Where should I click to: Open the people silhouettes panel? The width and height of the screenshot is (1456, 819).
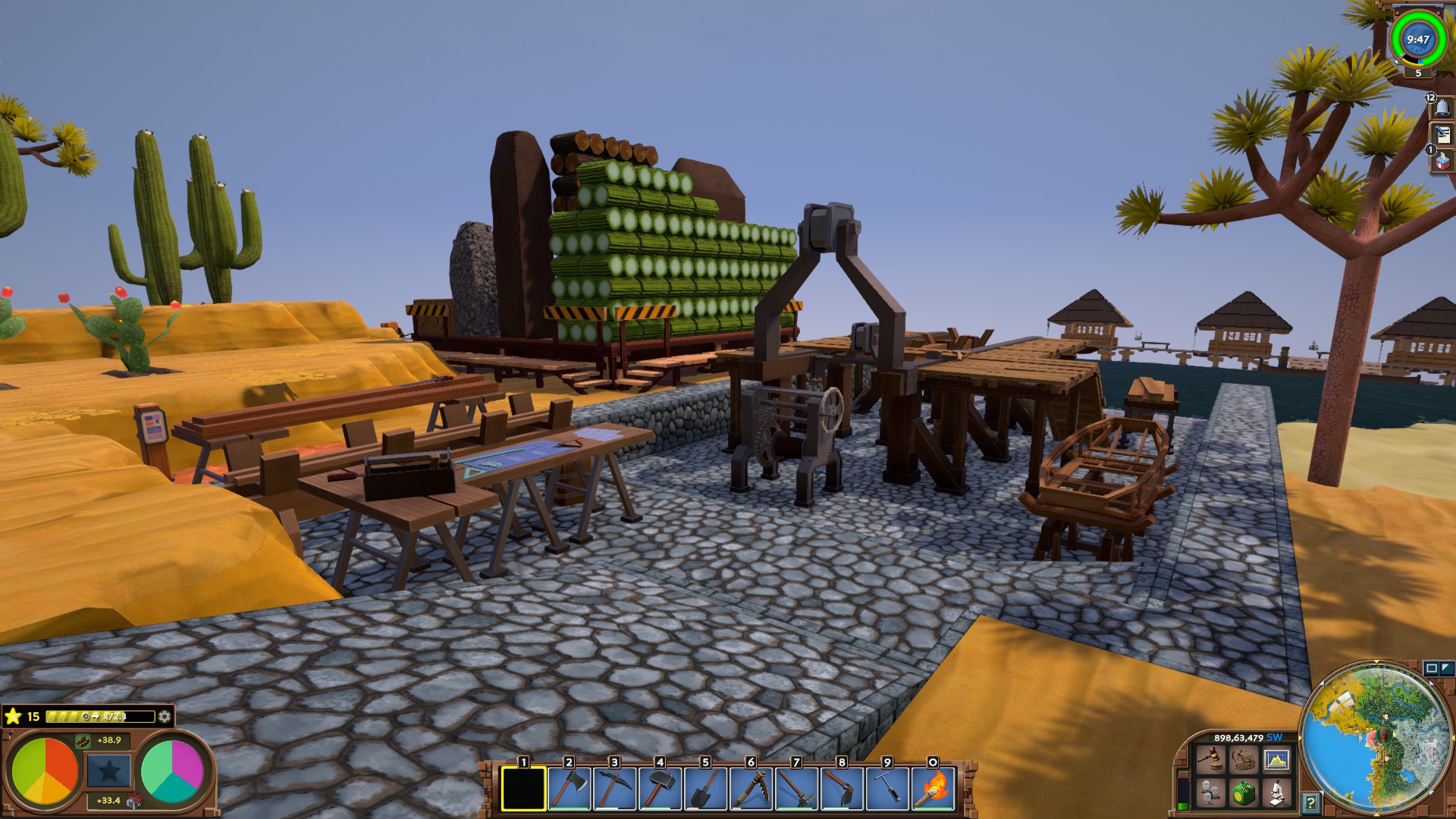(1210, 793)
